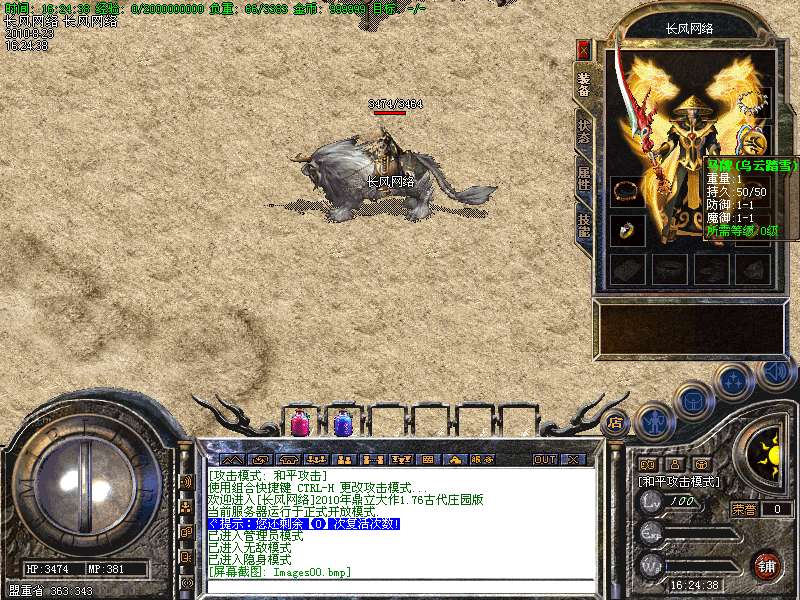Screen dimensions: 800x600
Task: Click the X button beside OUT
Action: 572,460
